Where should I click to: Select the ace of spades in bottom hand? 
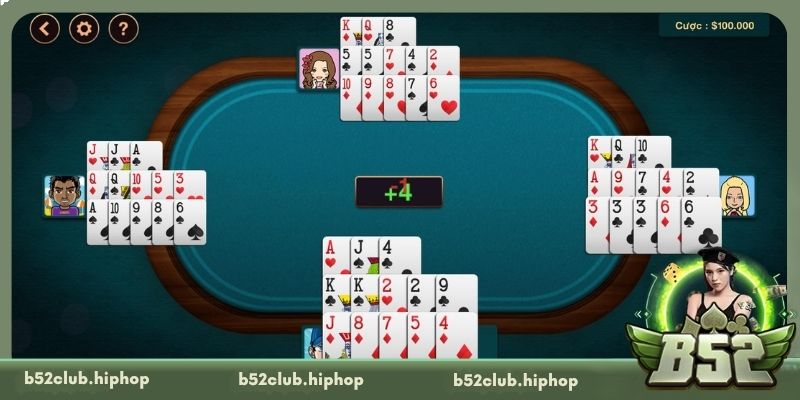tap(334, 255)
